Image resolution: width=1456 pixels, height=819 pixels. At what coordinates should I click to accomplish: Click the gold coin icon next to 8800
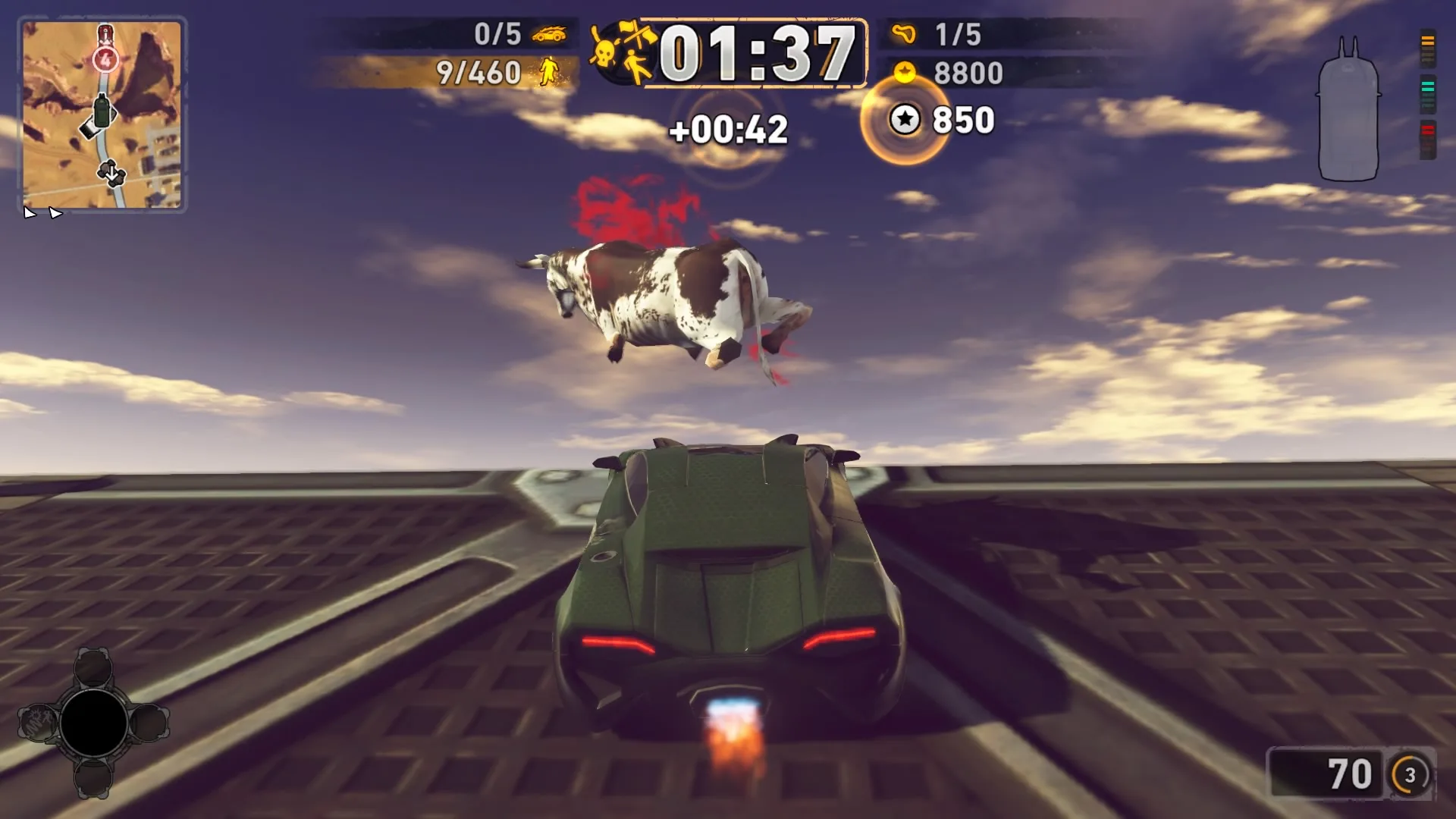(x=904, y=71)
